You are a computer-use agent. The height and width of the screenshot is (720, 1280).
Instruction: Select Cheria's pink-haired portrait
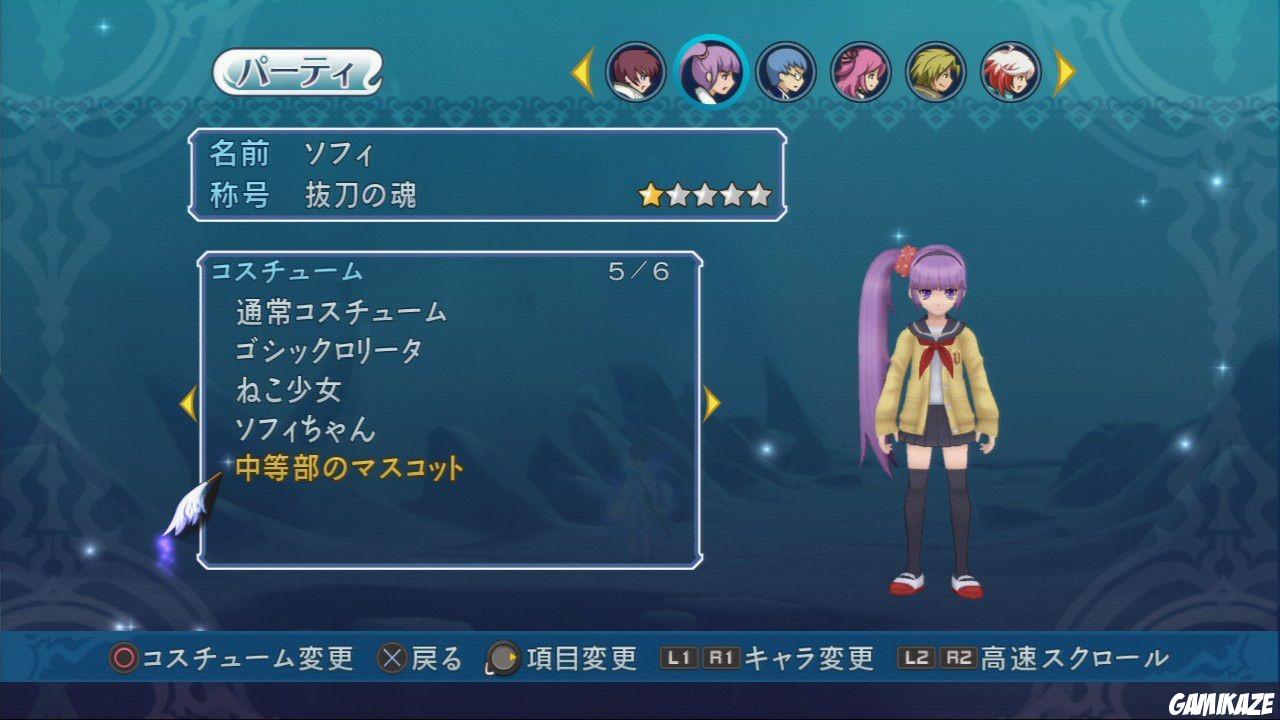[x=862, y=71]
